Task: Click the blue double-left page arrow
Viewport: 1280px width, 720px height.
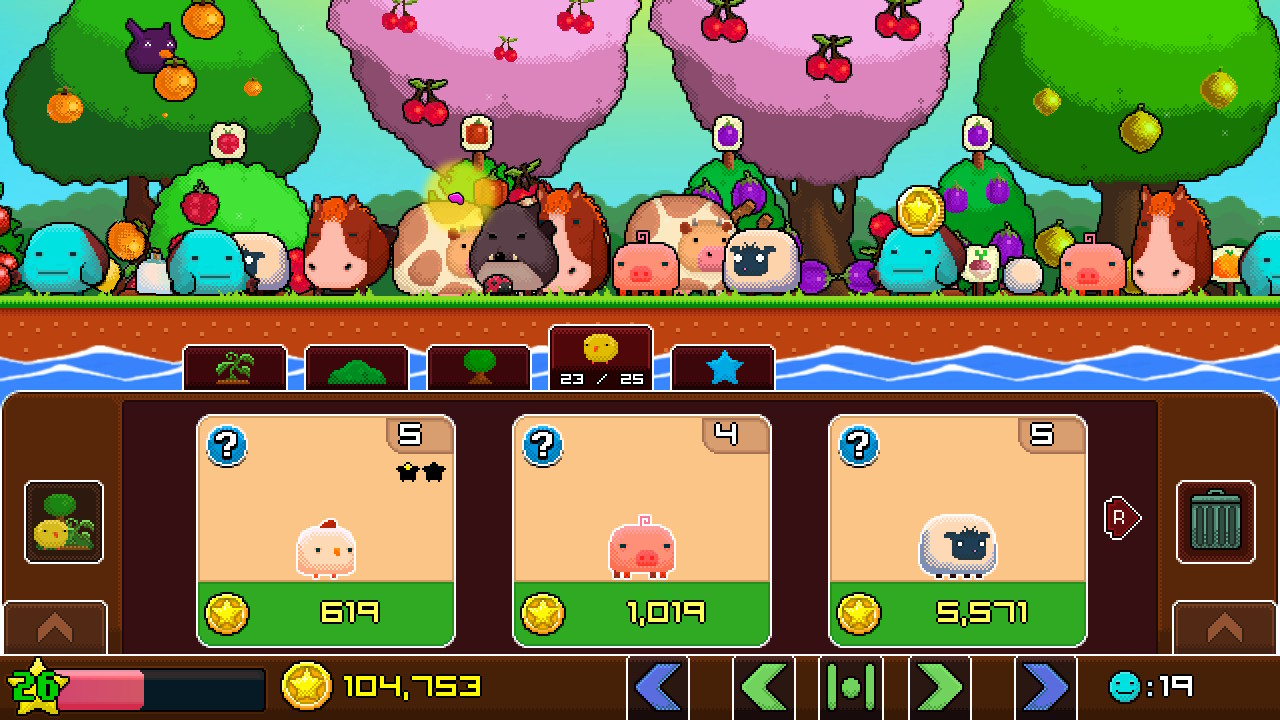Action: coord(657,687)
